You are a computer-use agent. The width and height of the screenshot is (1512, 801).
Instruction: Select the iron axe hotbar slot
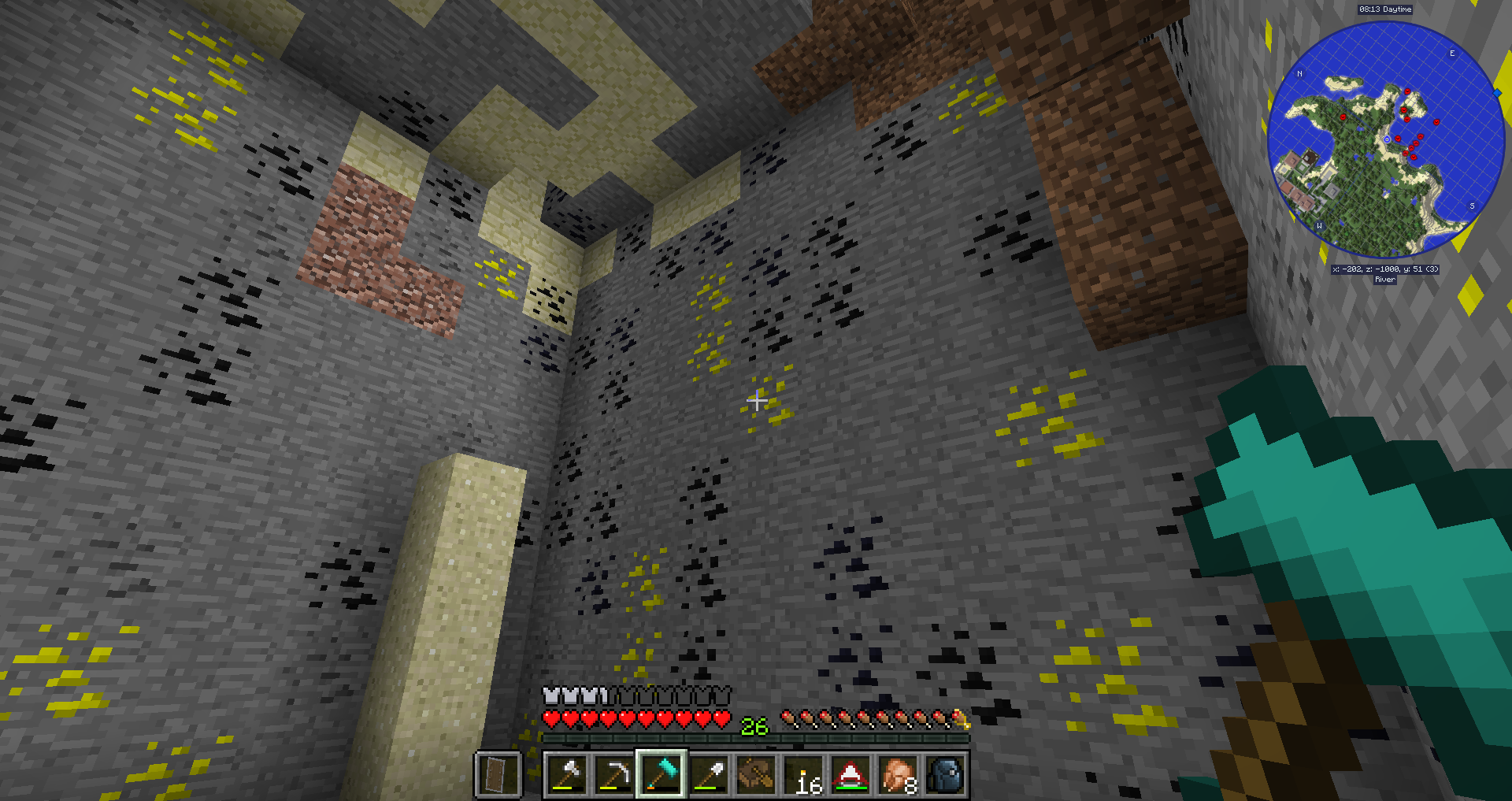[x=567, y=775]
